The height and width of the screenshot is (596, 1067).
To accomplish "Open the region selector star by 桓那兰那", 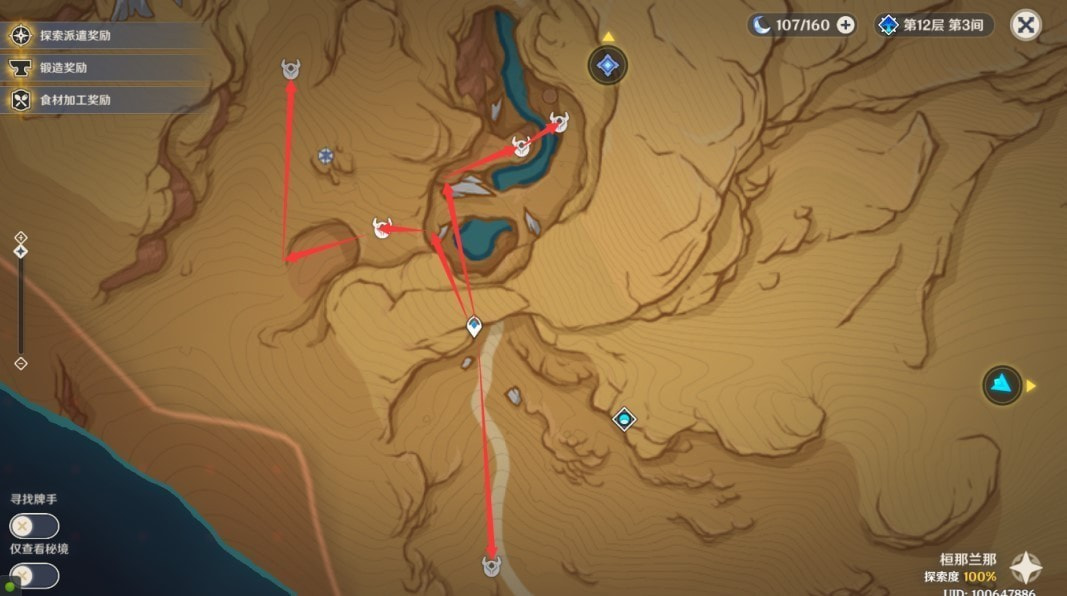I will point(1025,567).
